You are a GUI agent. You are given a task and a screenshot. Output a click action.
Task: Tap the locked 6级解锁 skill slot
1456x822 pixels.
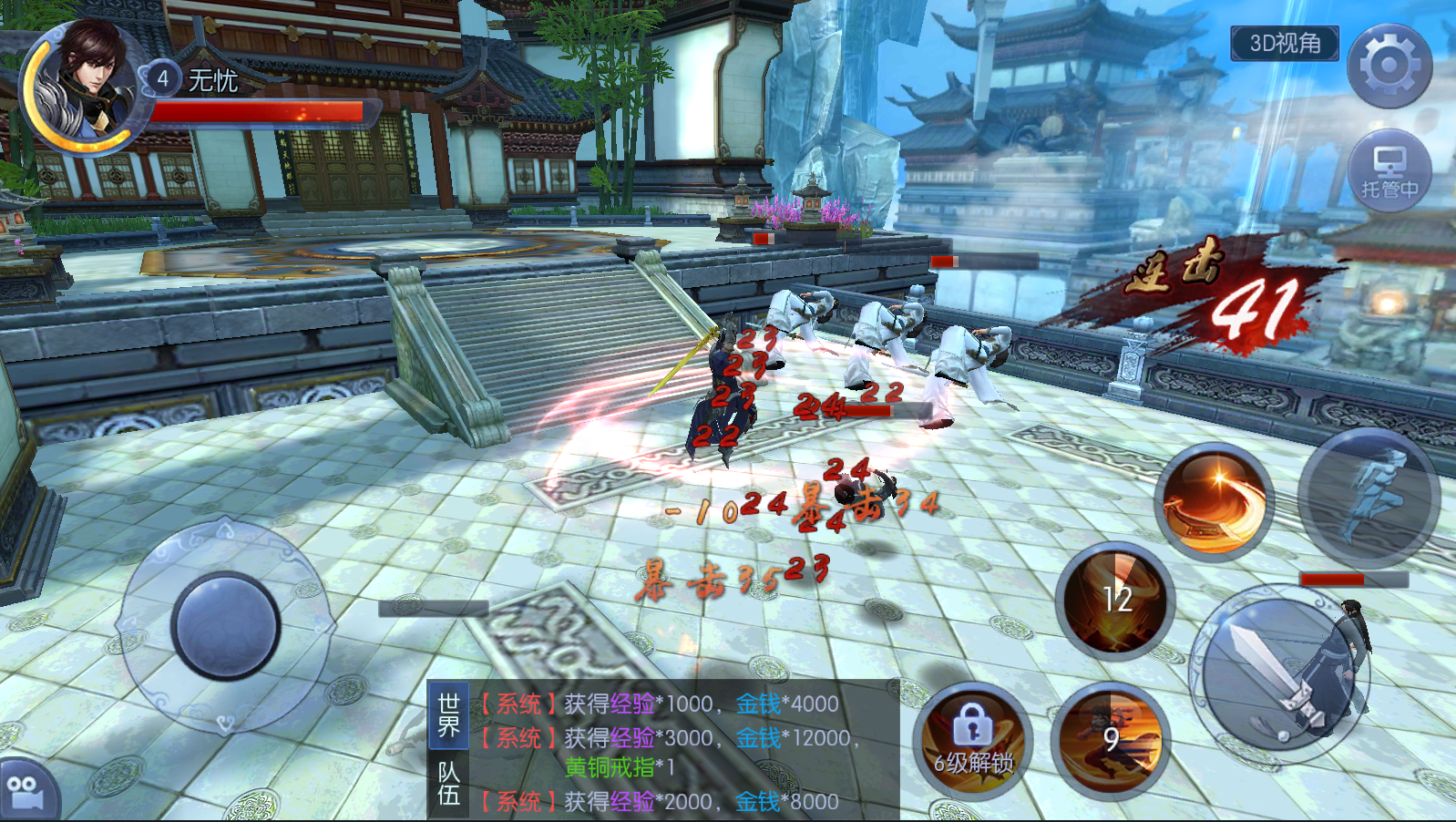[972, 741]
